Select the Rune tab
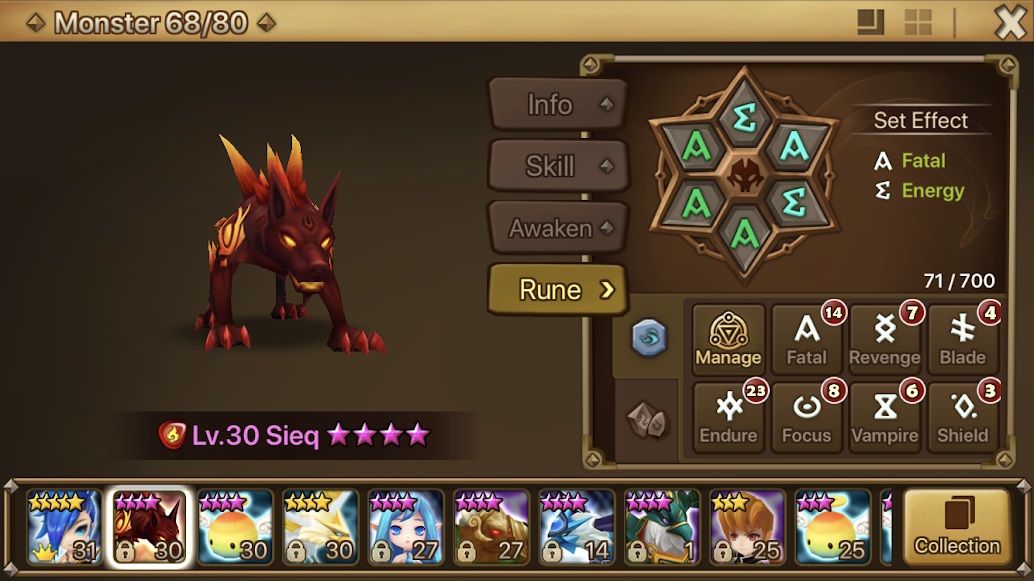 [x=556, y=290]
